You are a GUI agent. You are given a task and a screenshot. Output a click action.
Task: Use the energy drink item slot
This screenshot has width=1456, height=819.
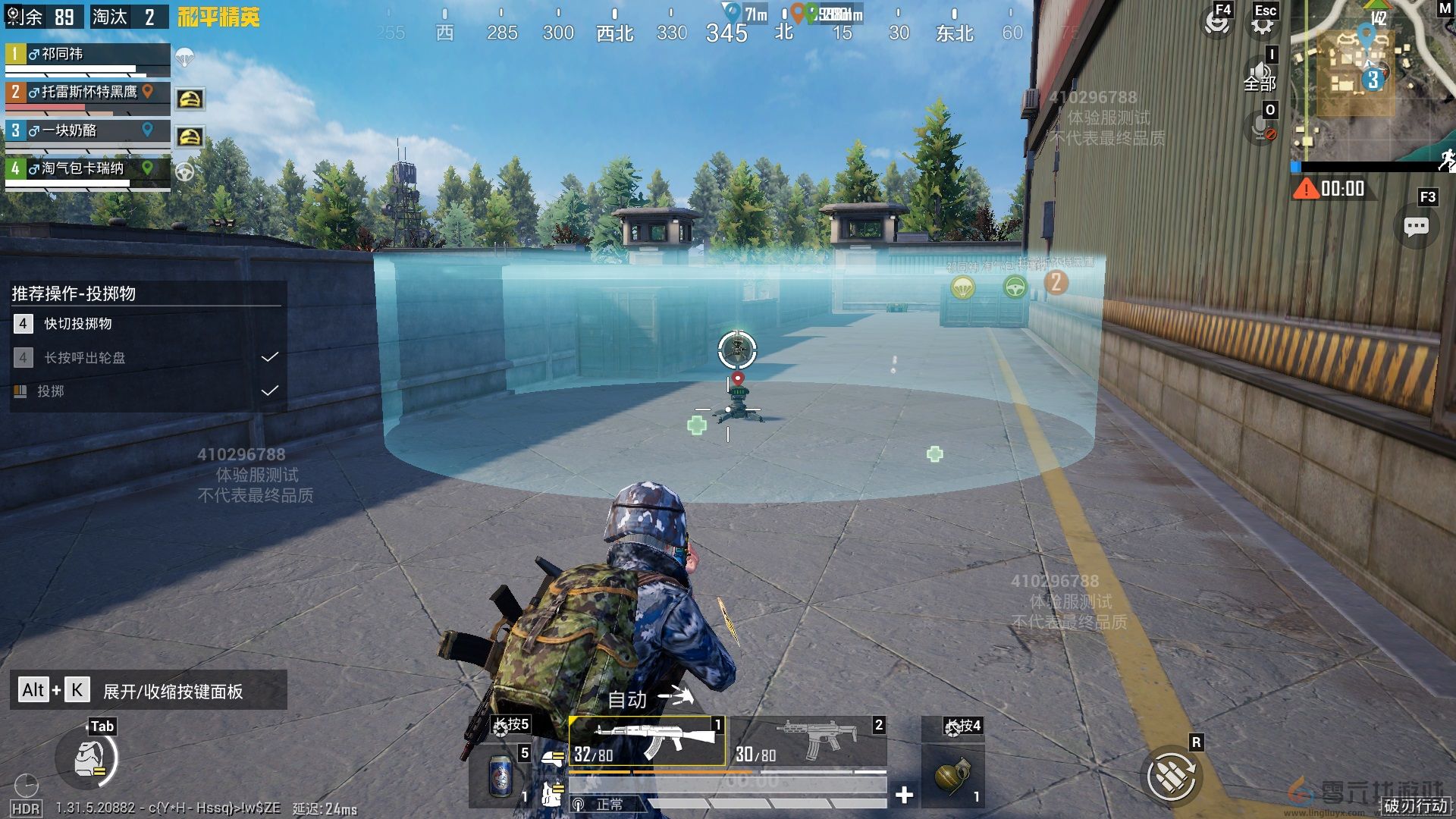point(500,775)
